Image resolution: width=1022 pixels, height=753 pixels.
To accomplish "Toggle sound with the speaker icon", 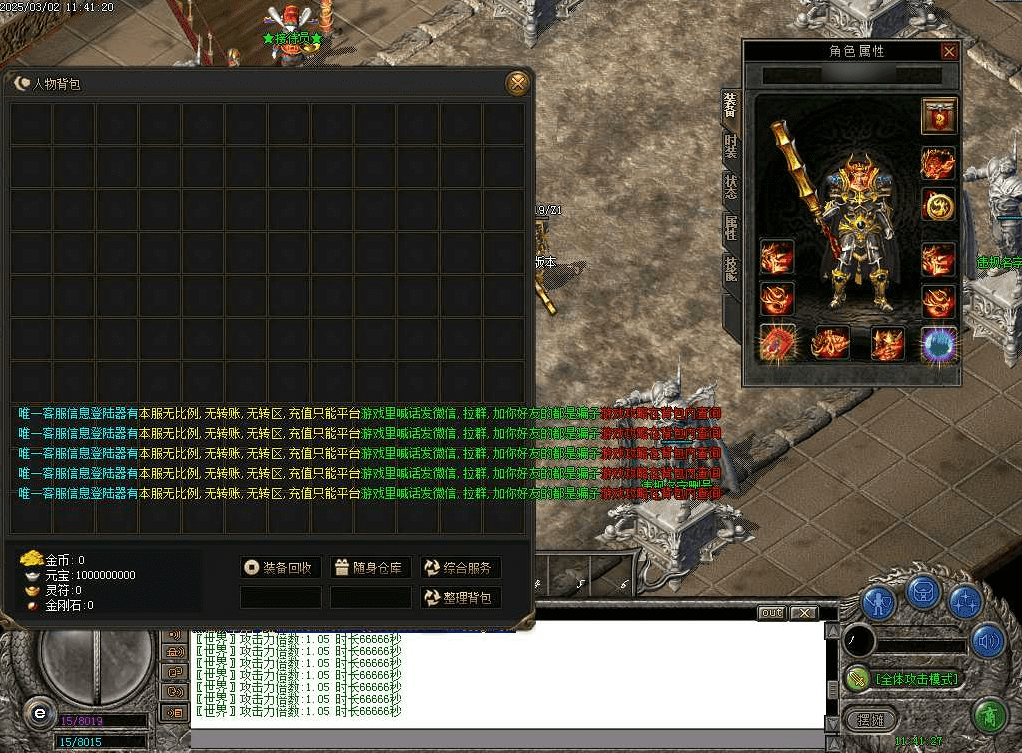I will [x=988, y=640].
